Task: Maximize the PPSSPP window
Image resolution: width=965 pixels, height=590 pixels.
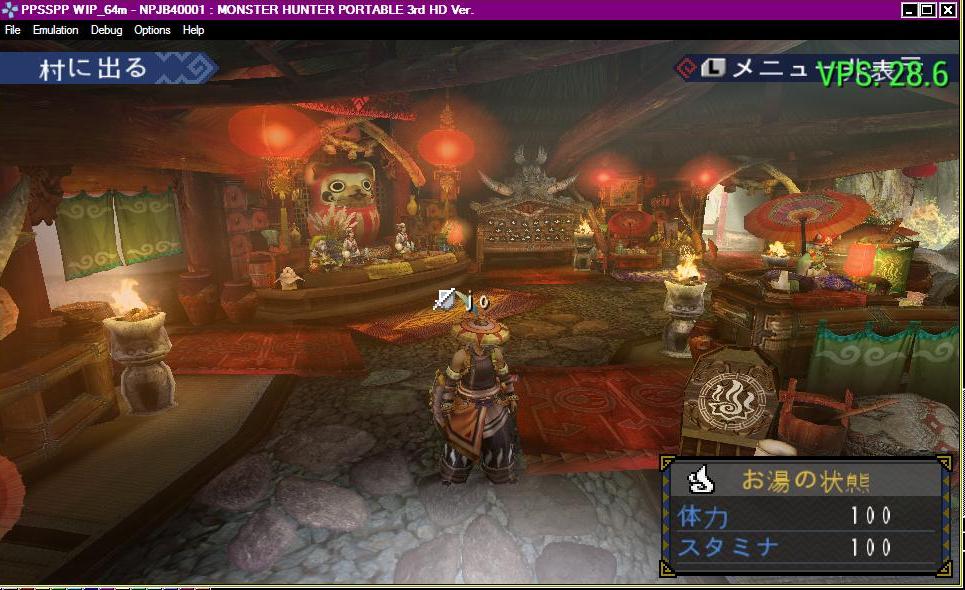Action: (927, 10)
